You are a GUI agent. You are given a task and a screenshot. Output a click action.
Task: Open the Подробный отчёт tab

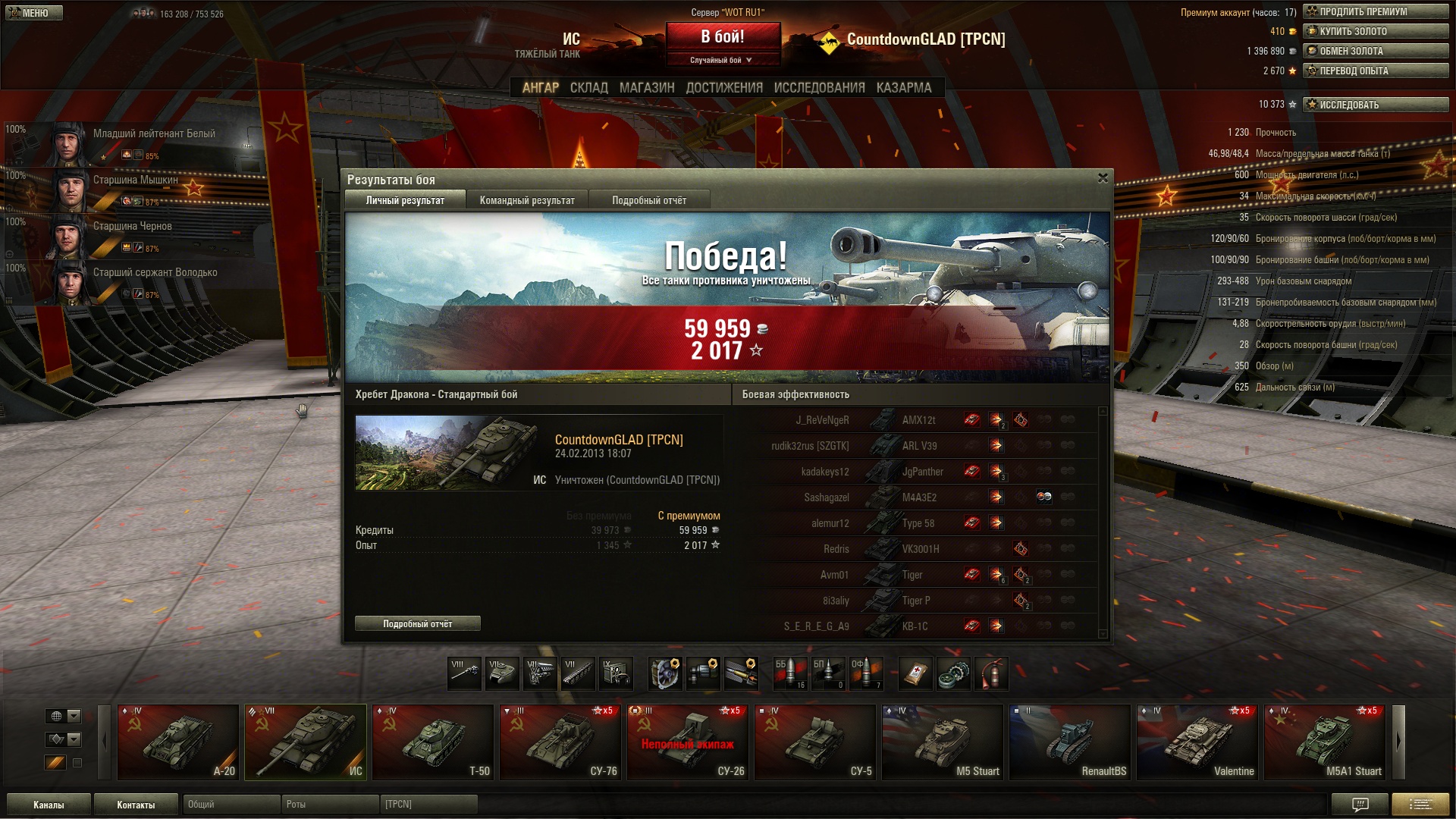tap(649, 200)
